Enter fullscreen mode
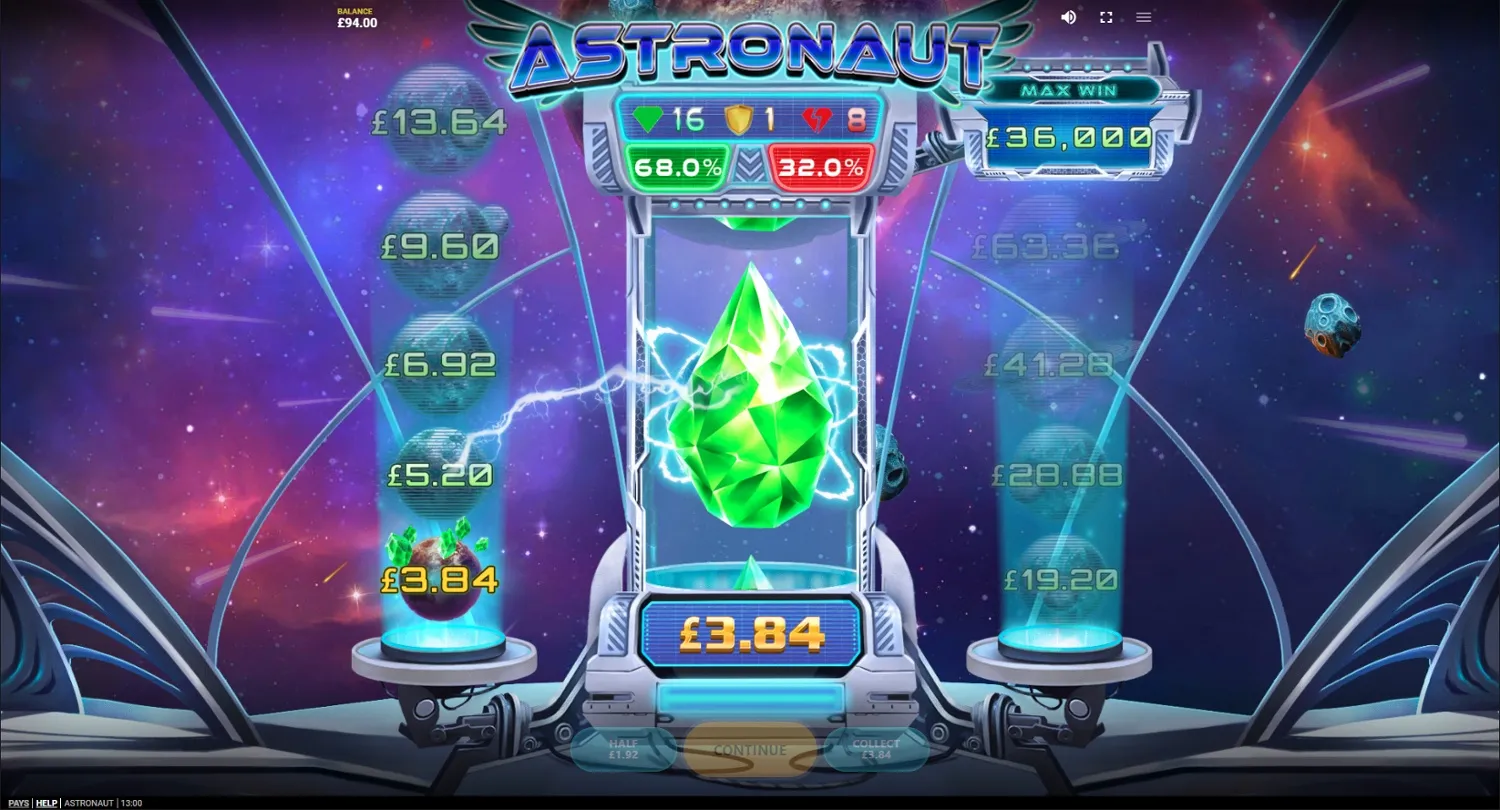1500x810 pixels. [x=1105, y=17]
